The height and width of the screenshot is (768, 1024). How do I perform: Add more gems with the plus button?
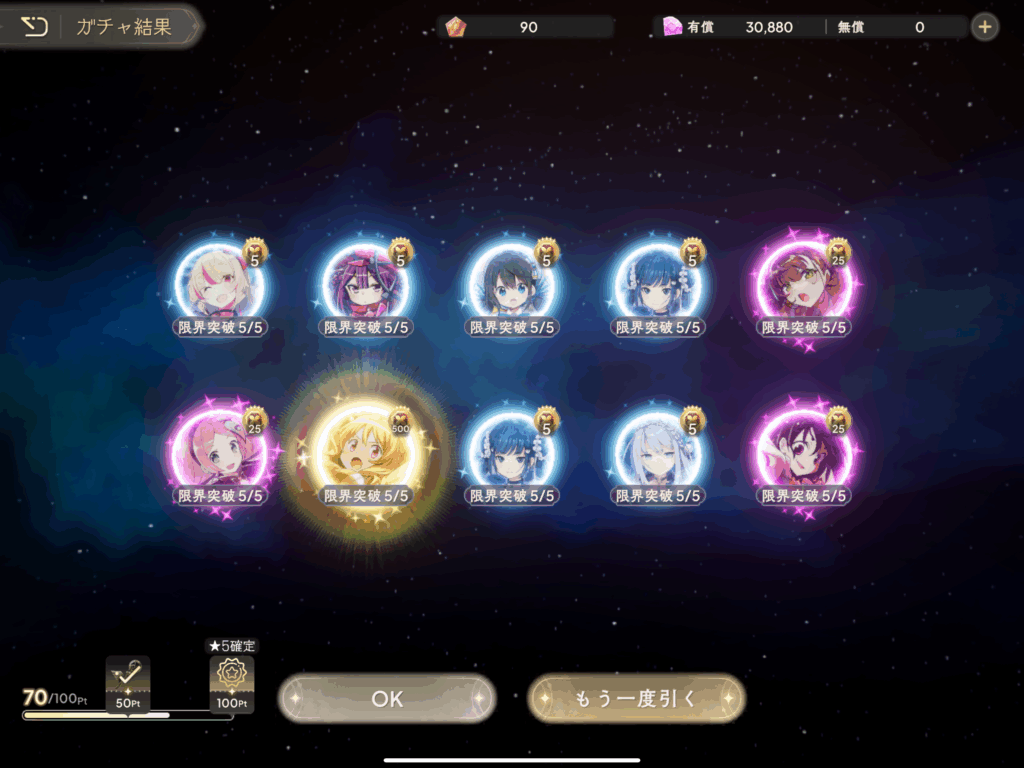(x=985, y=27)
